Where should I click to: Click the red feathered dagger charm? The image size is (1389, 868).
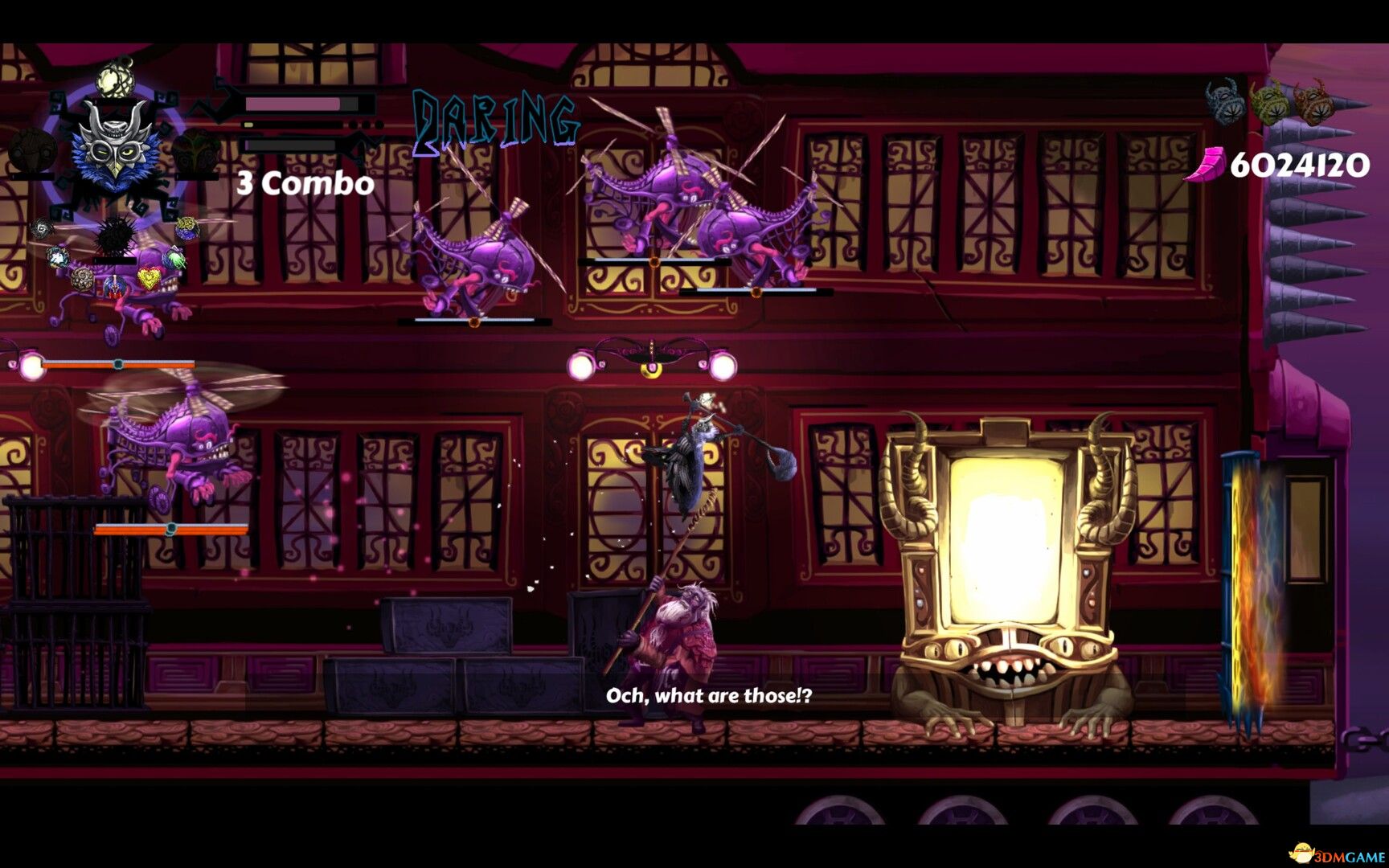tap(115, 288)
